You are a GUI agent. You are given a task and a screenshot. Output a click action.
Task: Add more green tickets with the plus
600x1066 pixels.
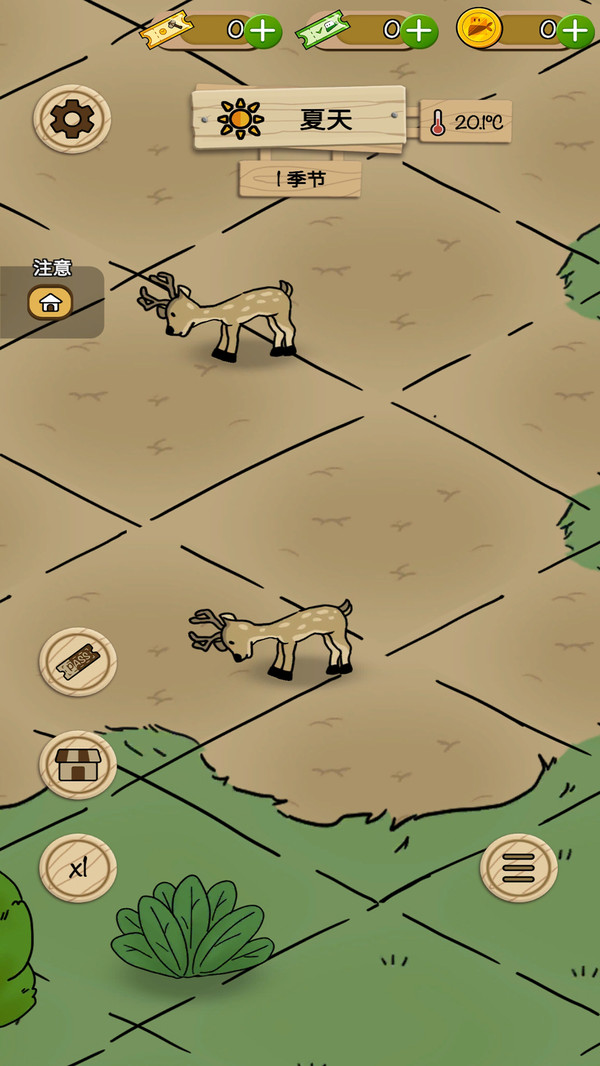point(419,31)
